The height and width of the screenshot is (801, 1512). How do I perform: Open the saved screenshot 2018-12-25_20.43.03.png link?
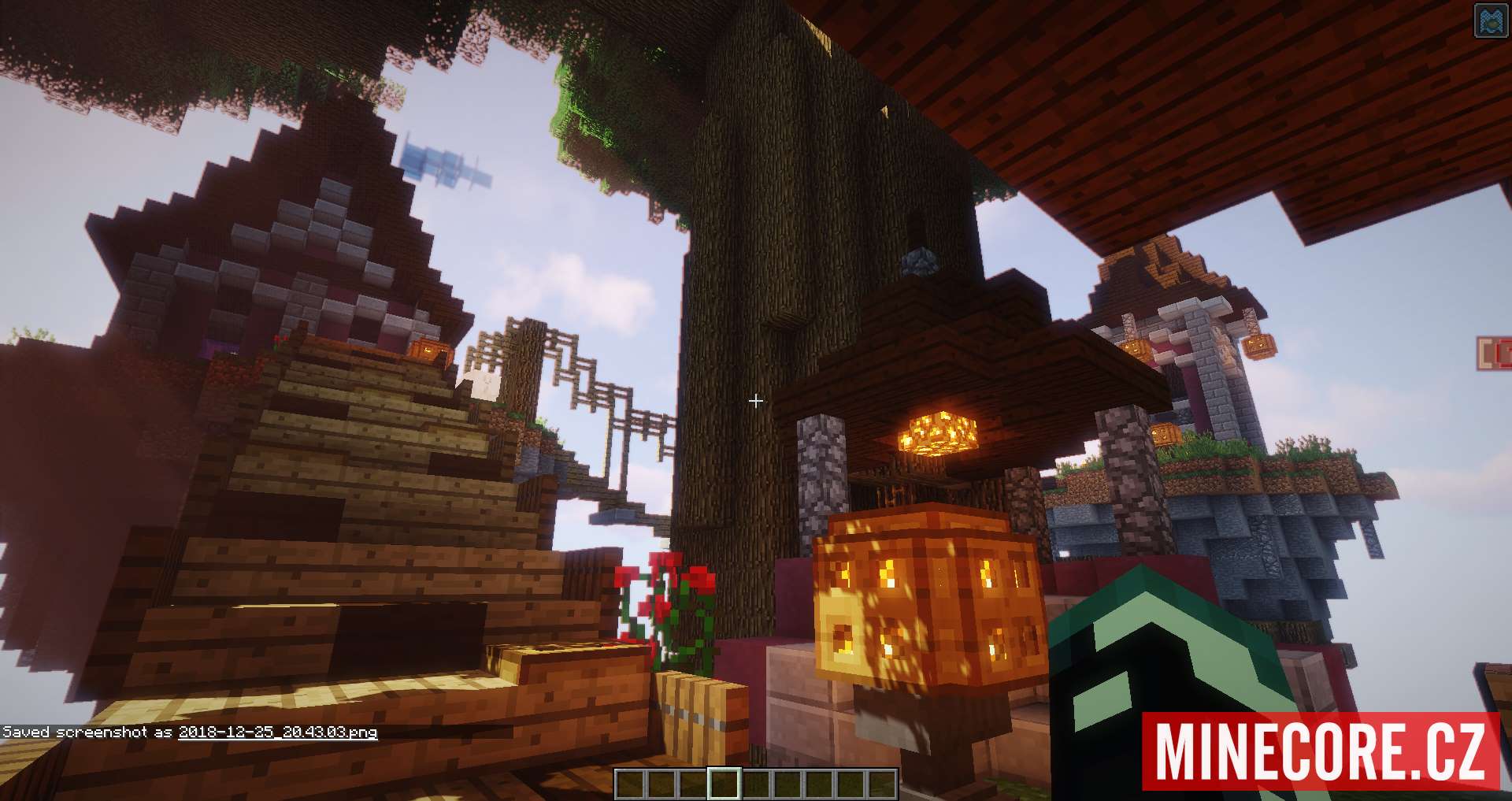coord(278,732)
